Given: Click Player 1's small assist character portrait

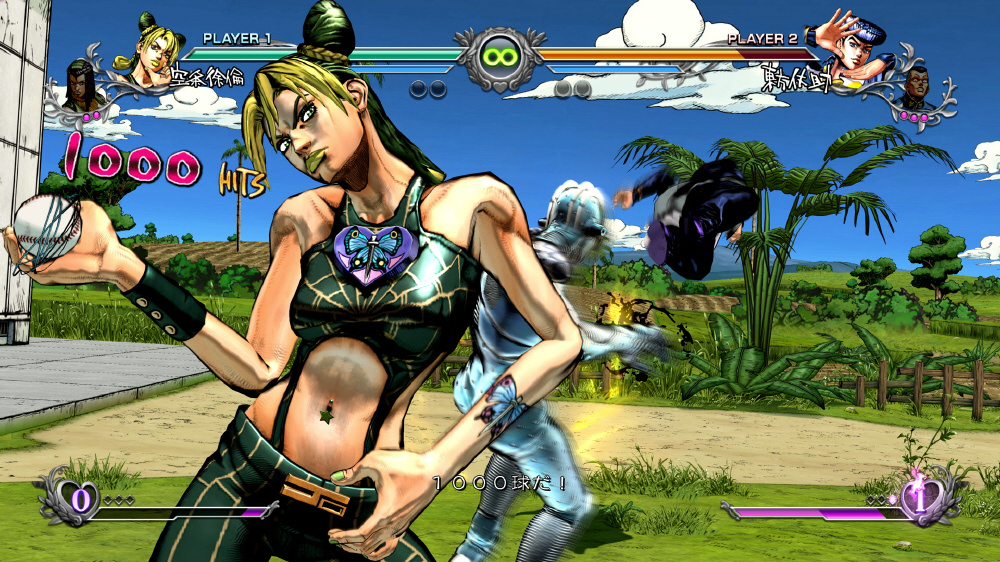Looking at the screenshot, I should pos(84,85).
